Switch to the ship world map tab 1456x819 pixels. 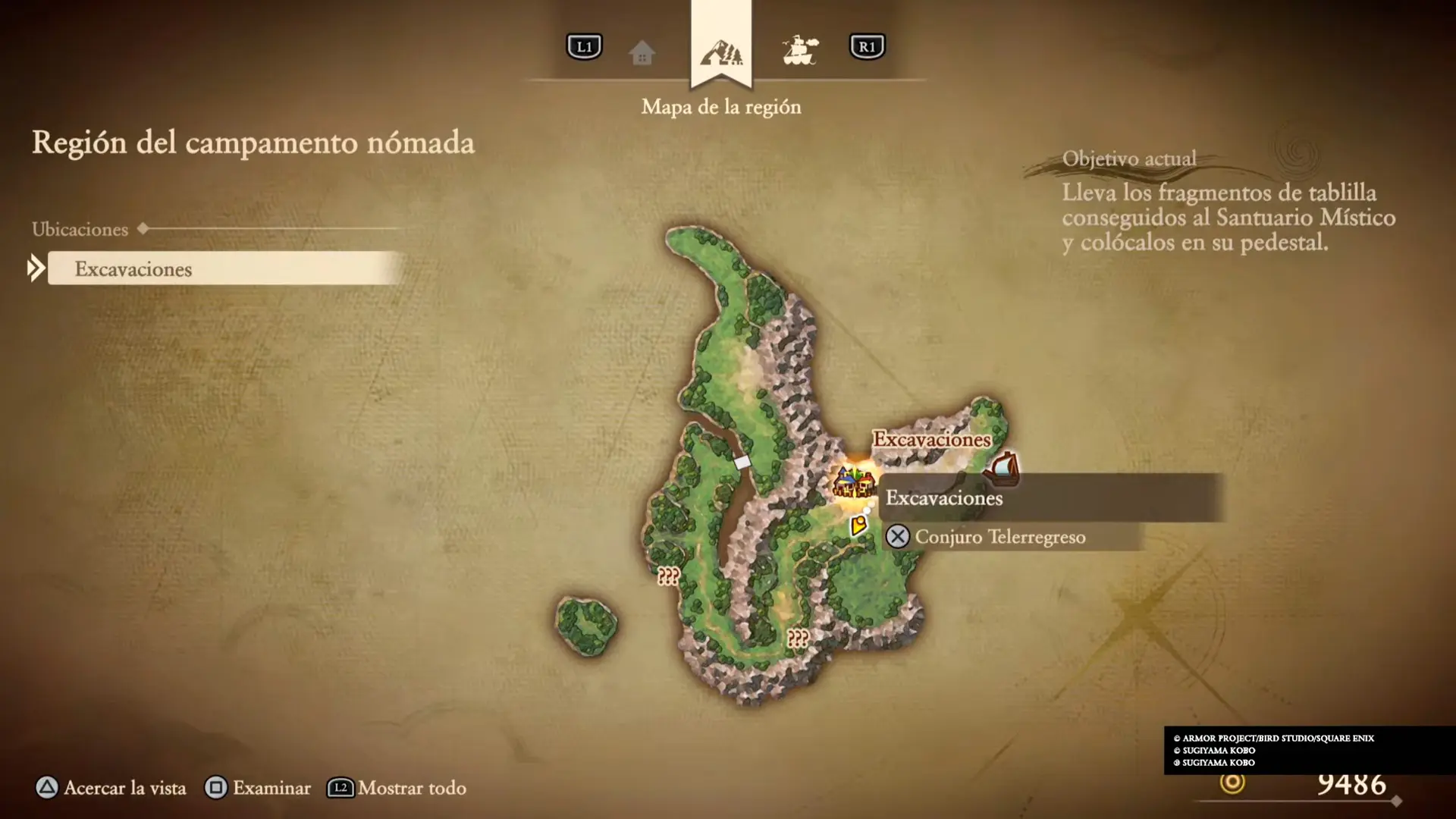(800, 51)
